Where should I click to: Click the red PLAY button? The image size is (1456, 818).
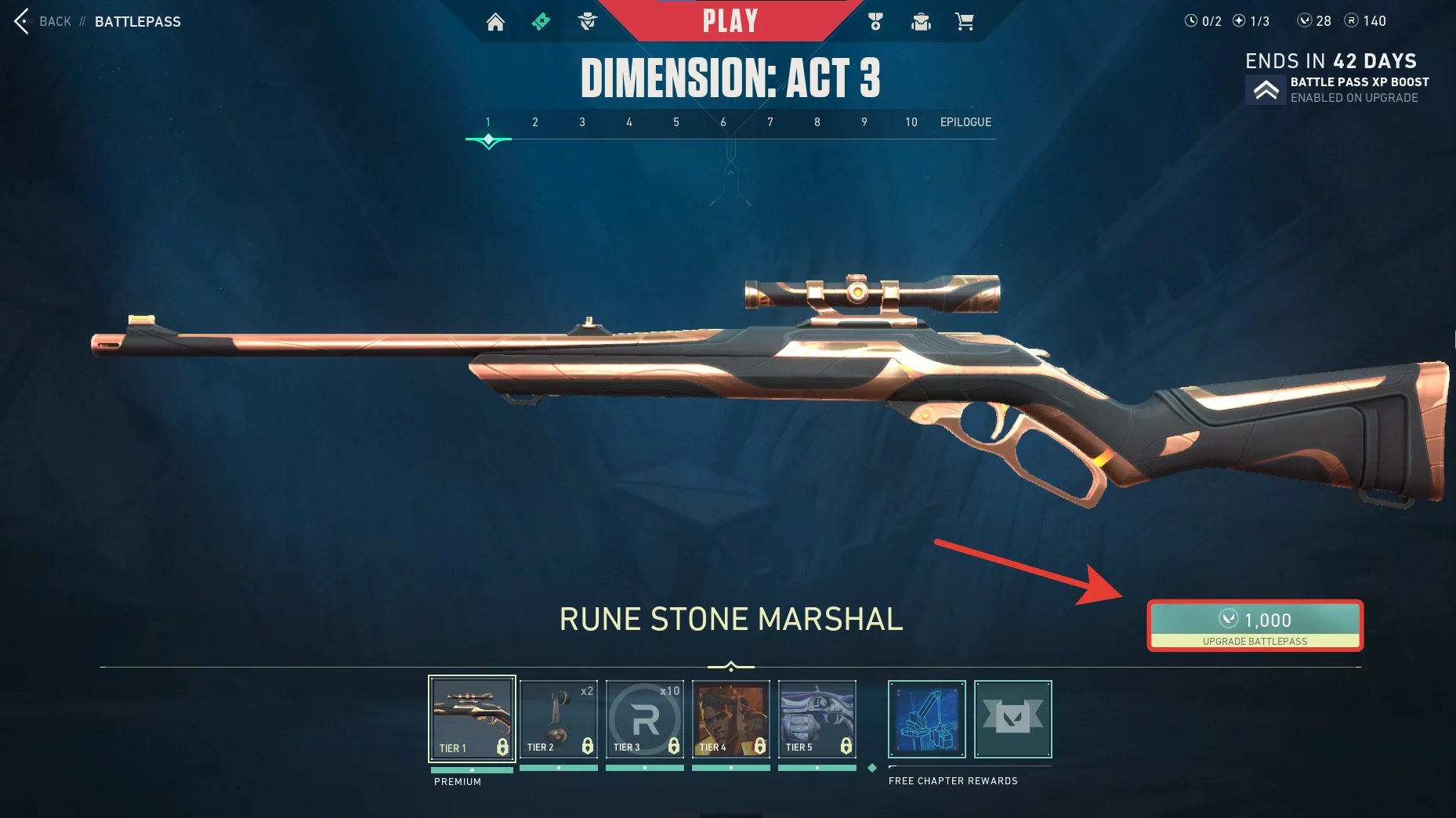pos(730,21)
